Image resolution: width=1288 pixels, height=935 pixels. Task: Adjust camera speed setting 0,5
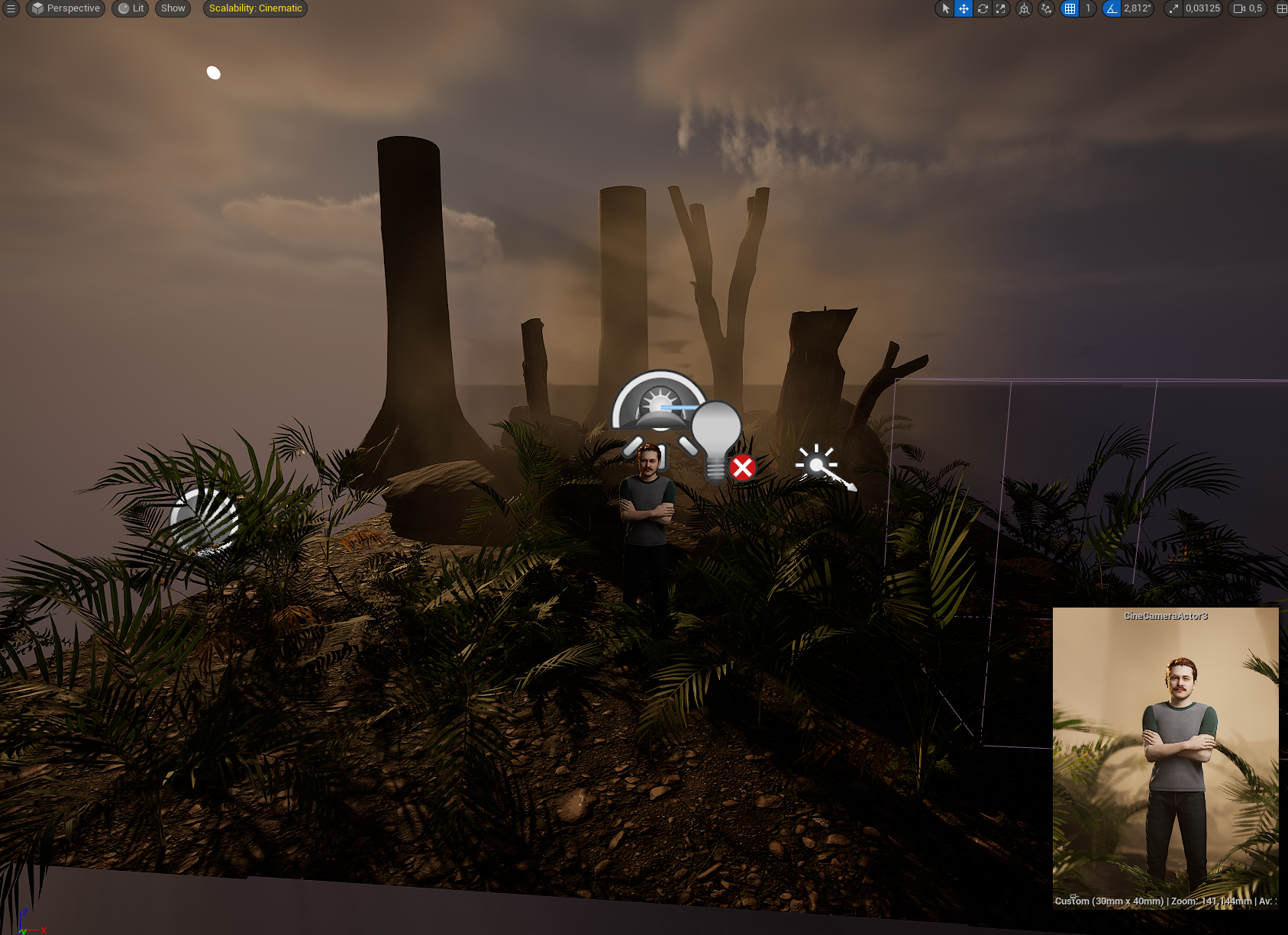point(1248,8)
